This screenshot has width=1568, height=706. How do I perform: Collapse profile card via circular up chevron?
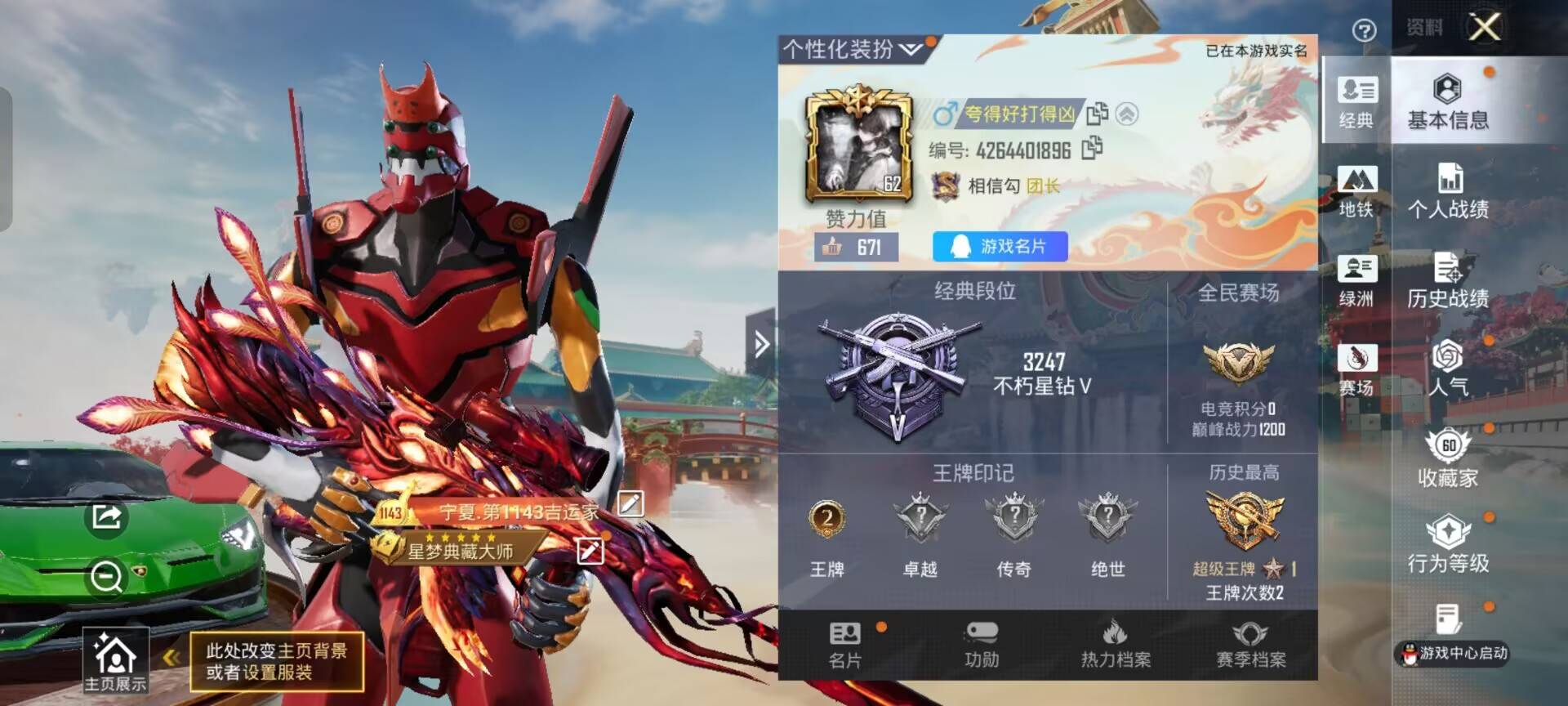[1127, 115]
